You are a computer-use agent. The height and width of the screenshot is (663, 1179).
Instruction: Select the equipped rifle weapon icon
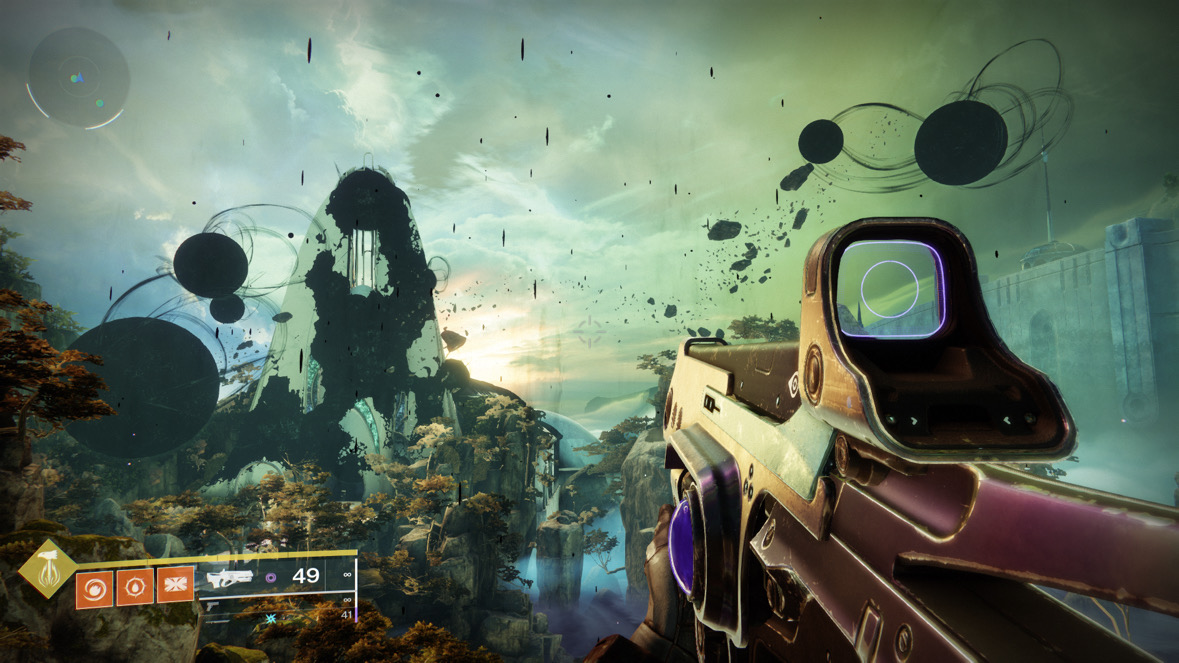coord(229,577)
